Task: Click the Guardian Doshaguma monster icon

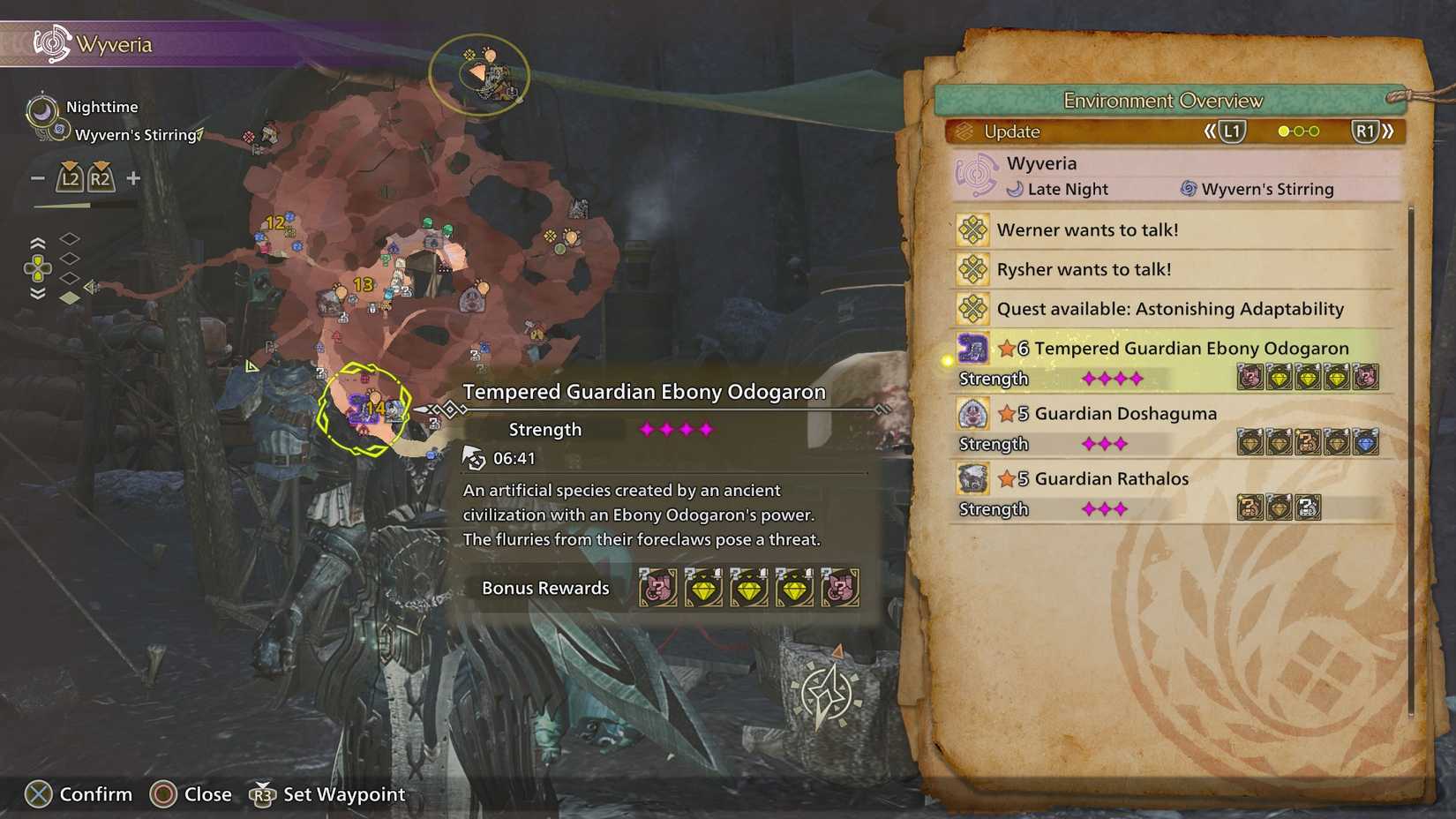Action: click(x=972, y=414)
